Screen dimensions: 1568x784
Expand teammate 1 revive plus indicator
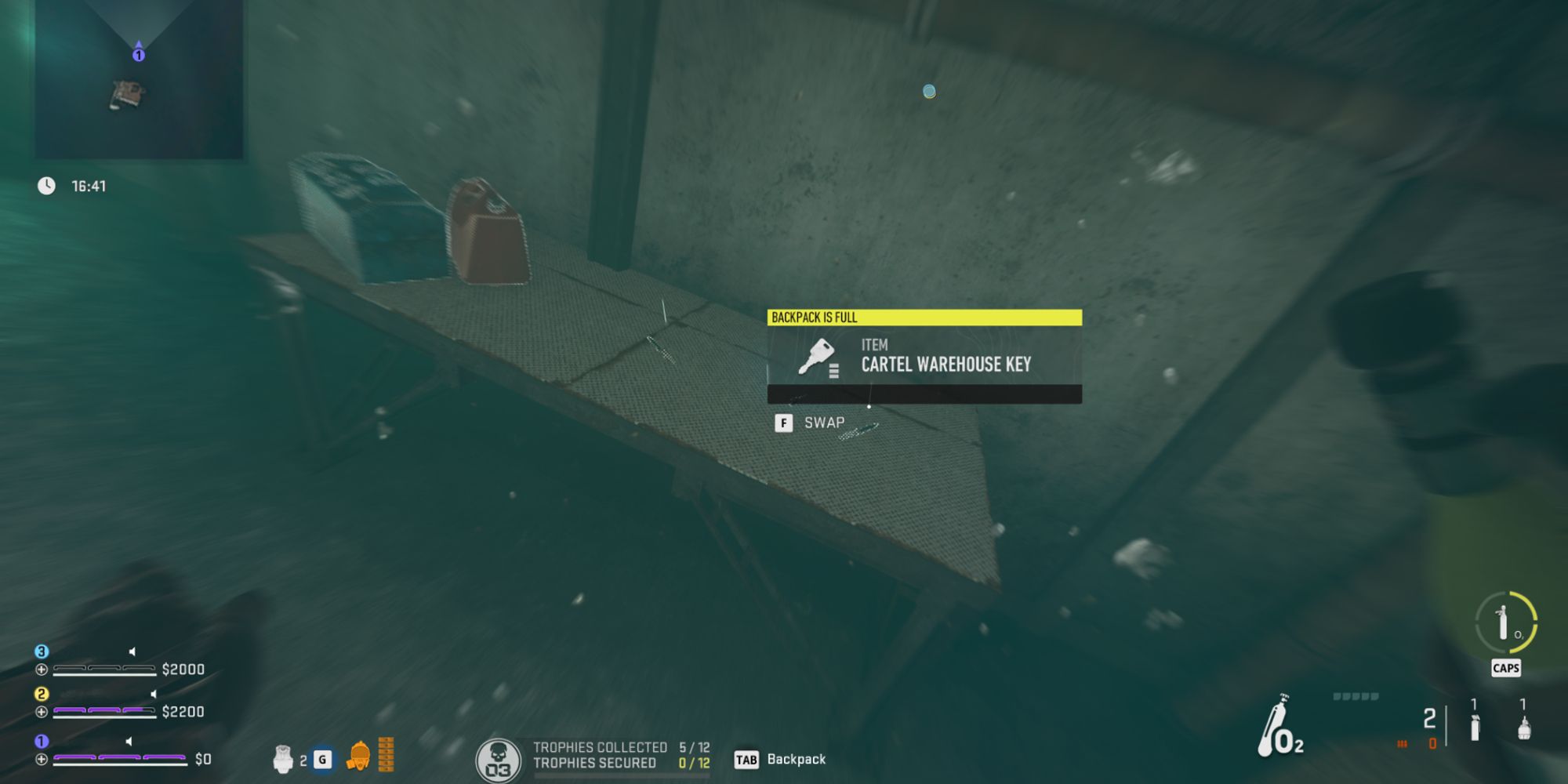click(x=41, y=757)
